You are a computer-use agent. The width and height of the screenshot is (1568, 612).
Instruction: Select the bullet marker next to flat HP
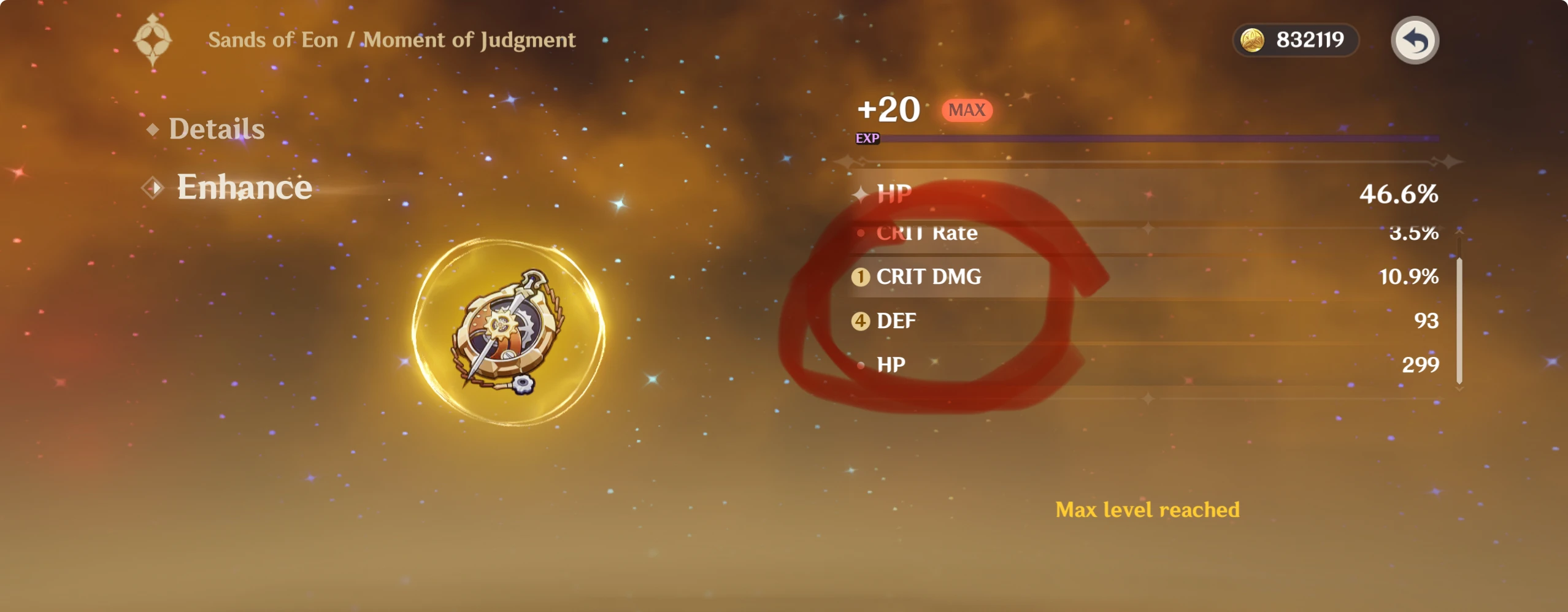(x=862, y=364)
